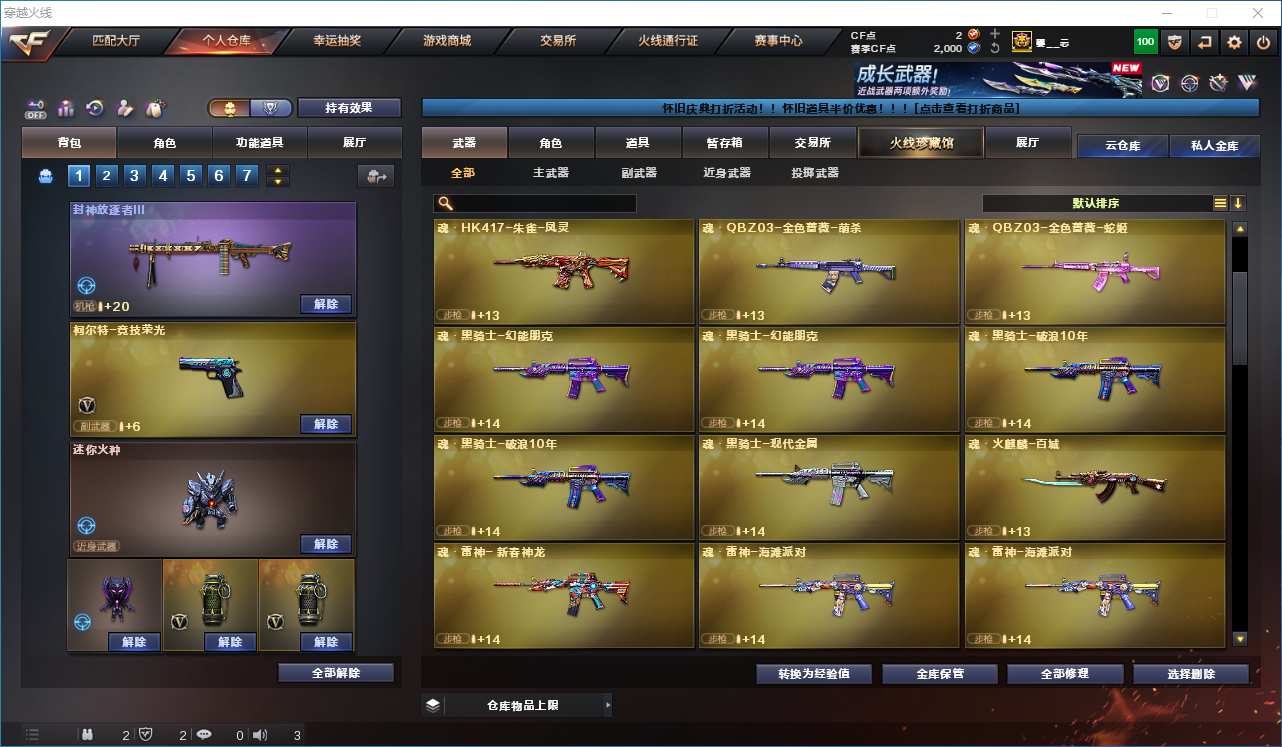Screen dimensions: 1282x747
Task: Open the 默认排序 sort dropdown
Action: 1097,203
